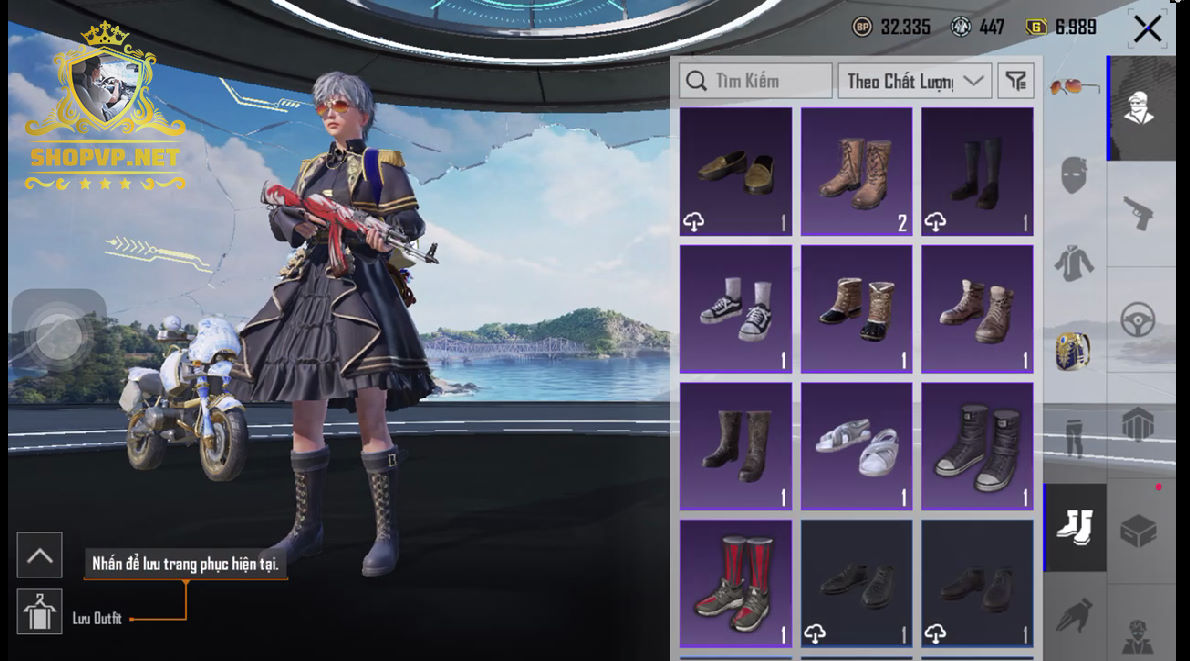The height and width of the screenshot is (661, 1190).
Task: Open the Theo Chất Lượng sort dropdown
Action: 914,81
